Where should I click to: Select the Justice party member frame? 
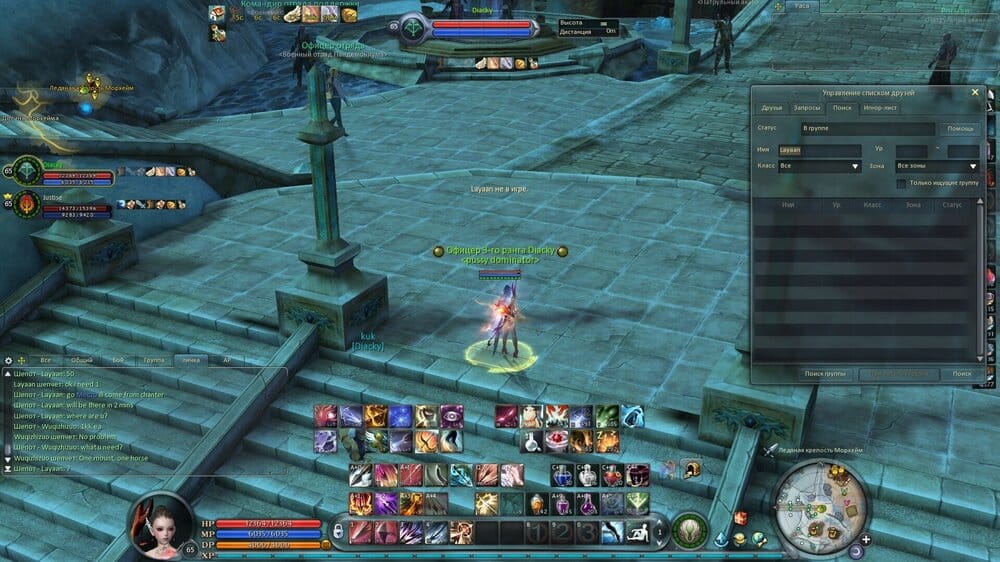coord(56,203)
